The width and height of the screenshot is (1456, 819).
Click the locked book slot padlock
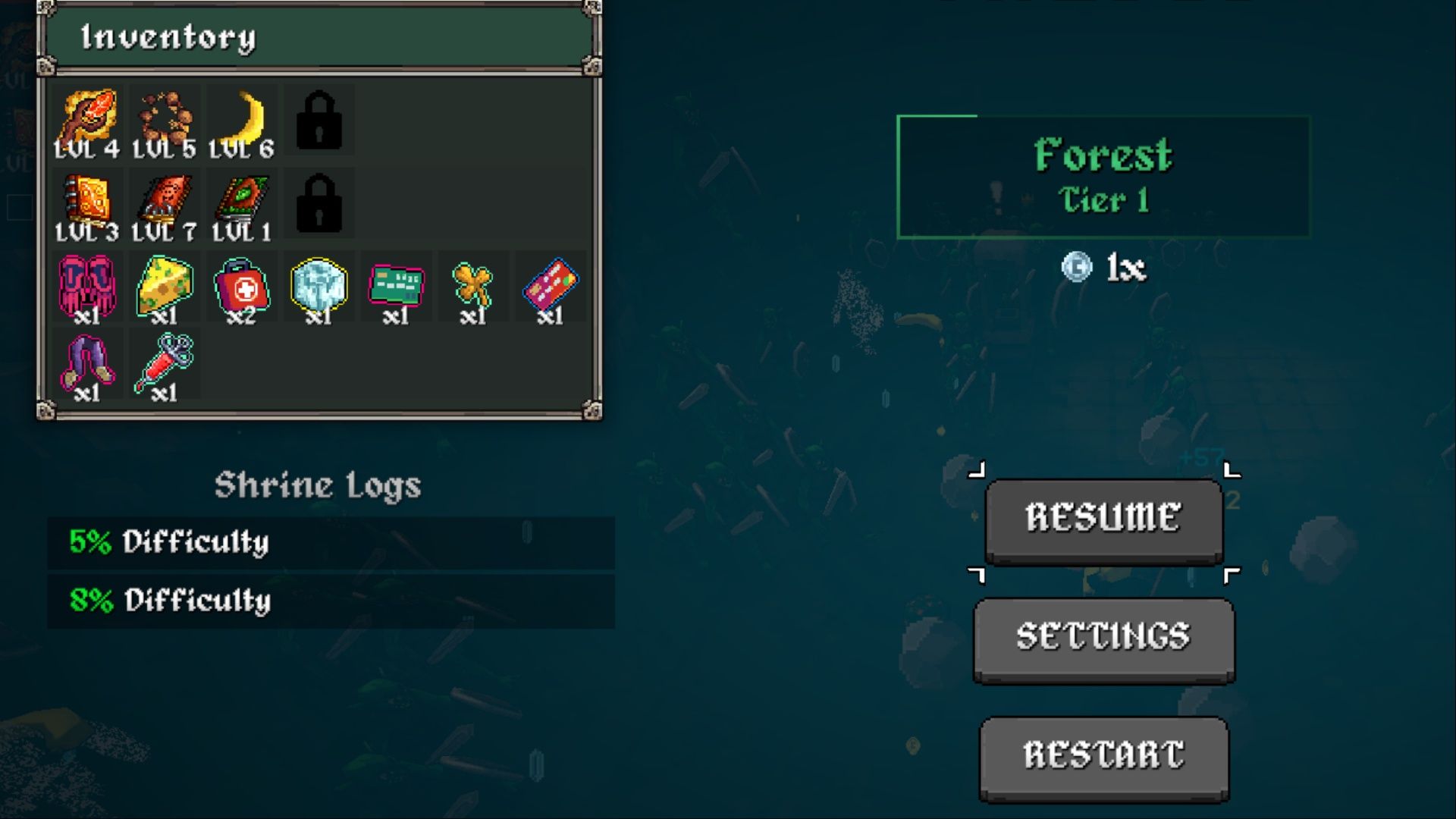pos(318,201)
